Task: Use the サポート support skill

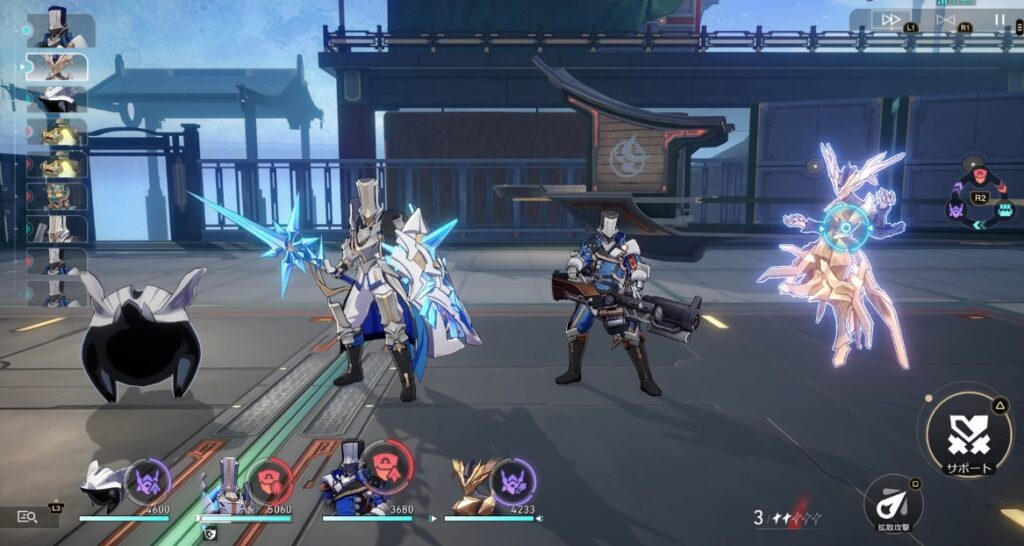Action: tap(969, 437)
